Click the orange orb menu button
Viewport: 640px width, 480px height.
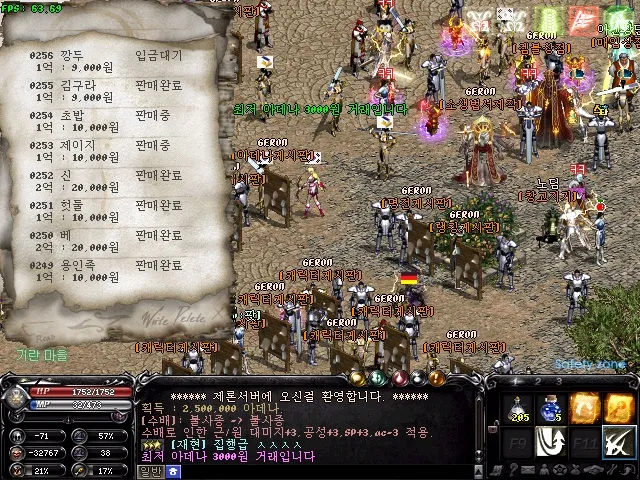pos(436,378)
